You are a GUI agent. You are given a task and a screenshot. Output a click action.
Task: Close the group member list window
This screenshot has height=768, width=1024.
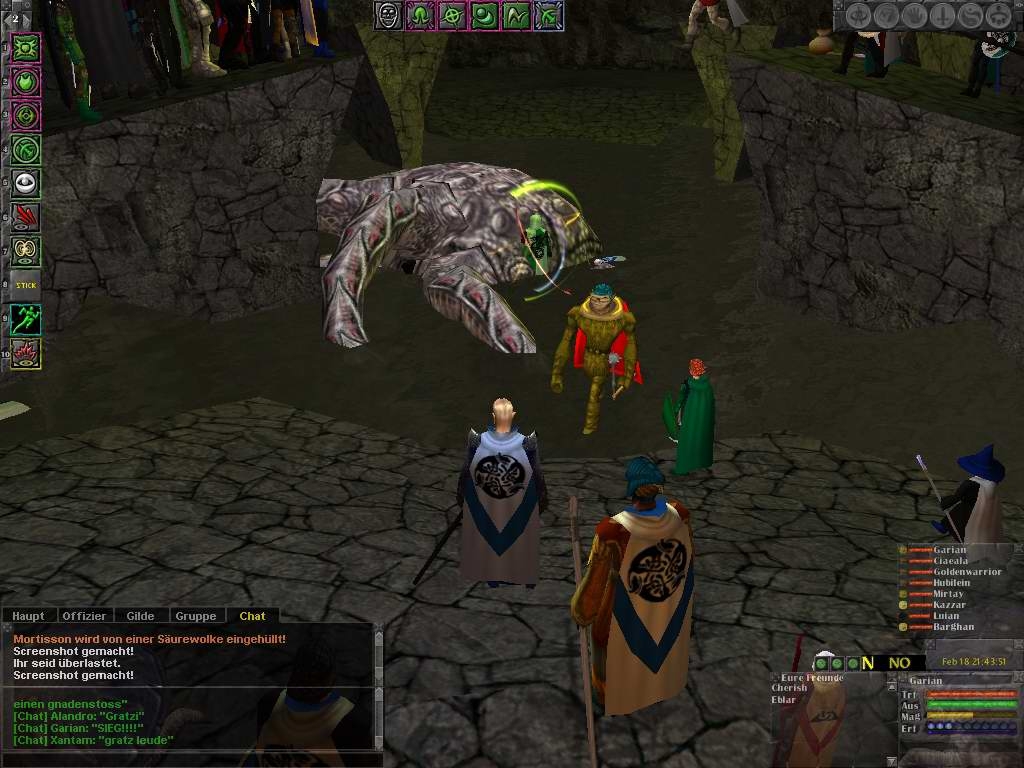click(1017, 550)
